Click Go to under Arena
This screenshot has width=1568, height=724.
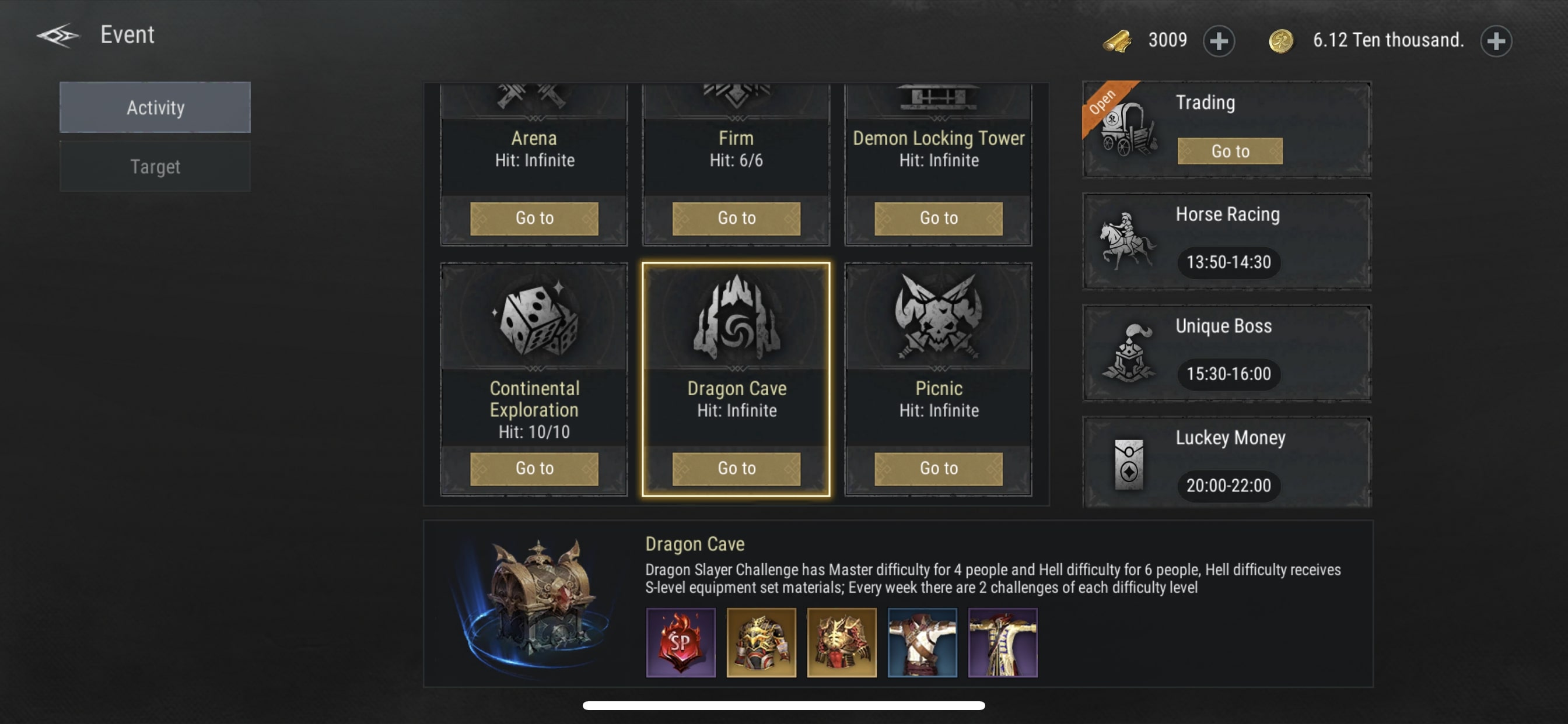(534, 218)
